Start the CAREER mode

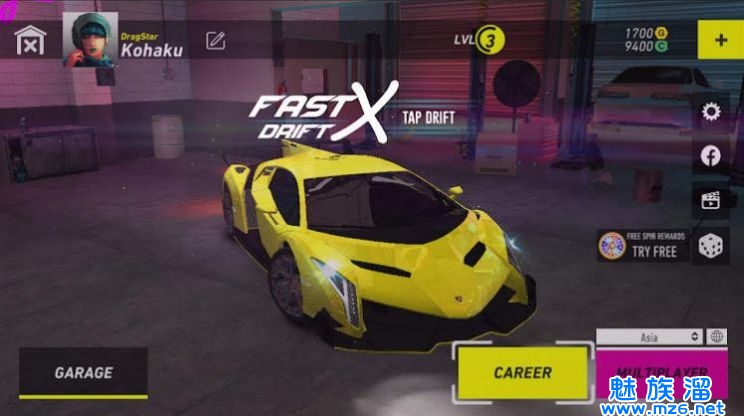click(522, 372)
